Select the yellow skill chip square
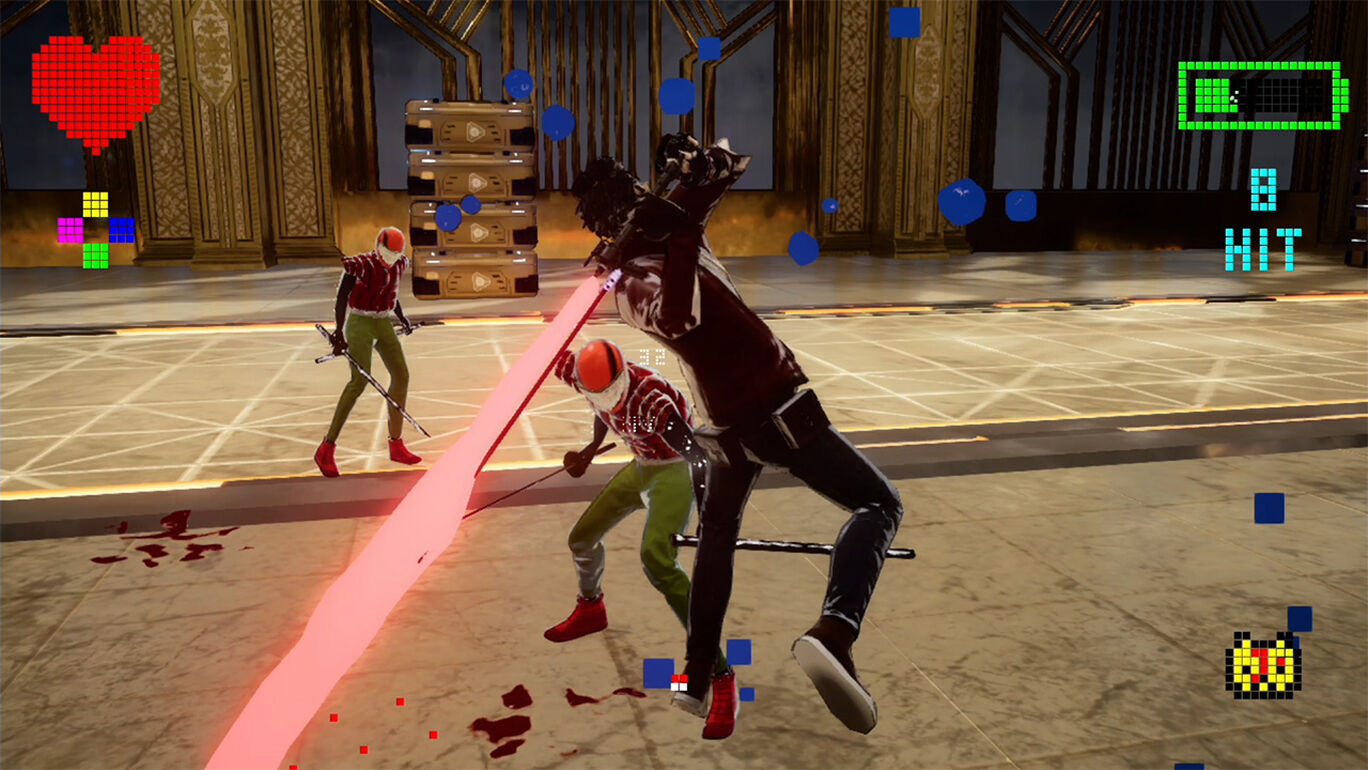 (95, 204)
